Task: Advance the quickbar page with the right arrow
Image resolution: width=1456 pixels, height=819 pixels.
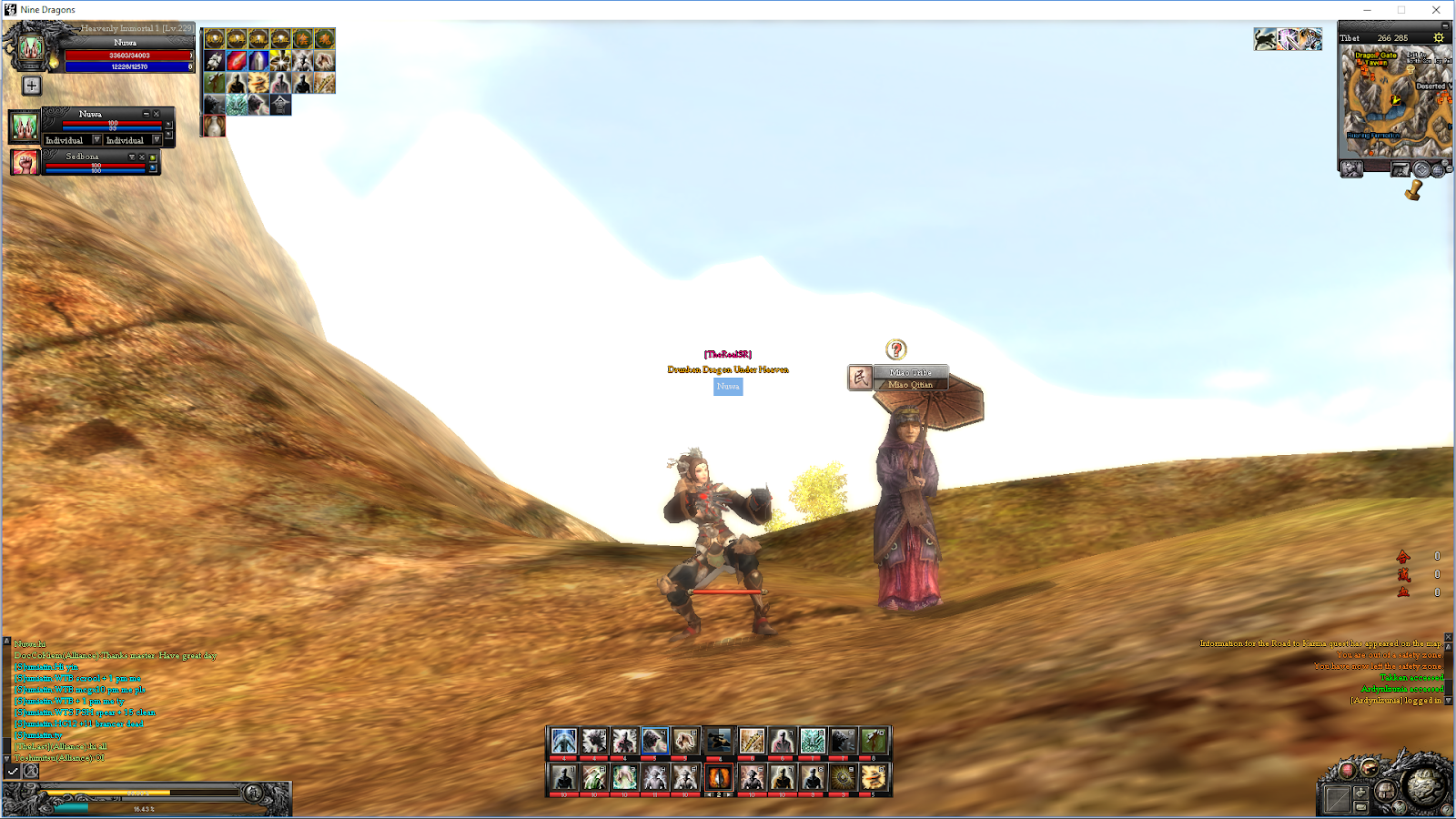Action: tap(729, 794)
